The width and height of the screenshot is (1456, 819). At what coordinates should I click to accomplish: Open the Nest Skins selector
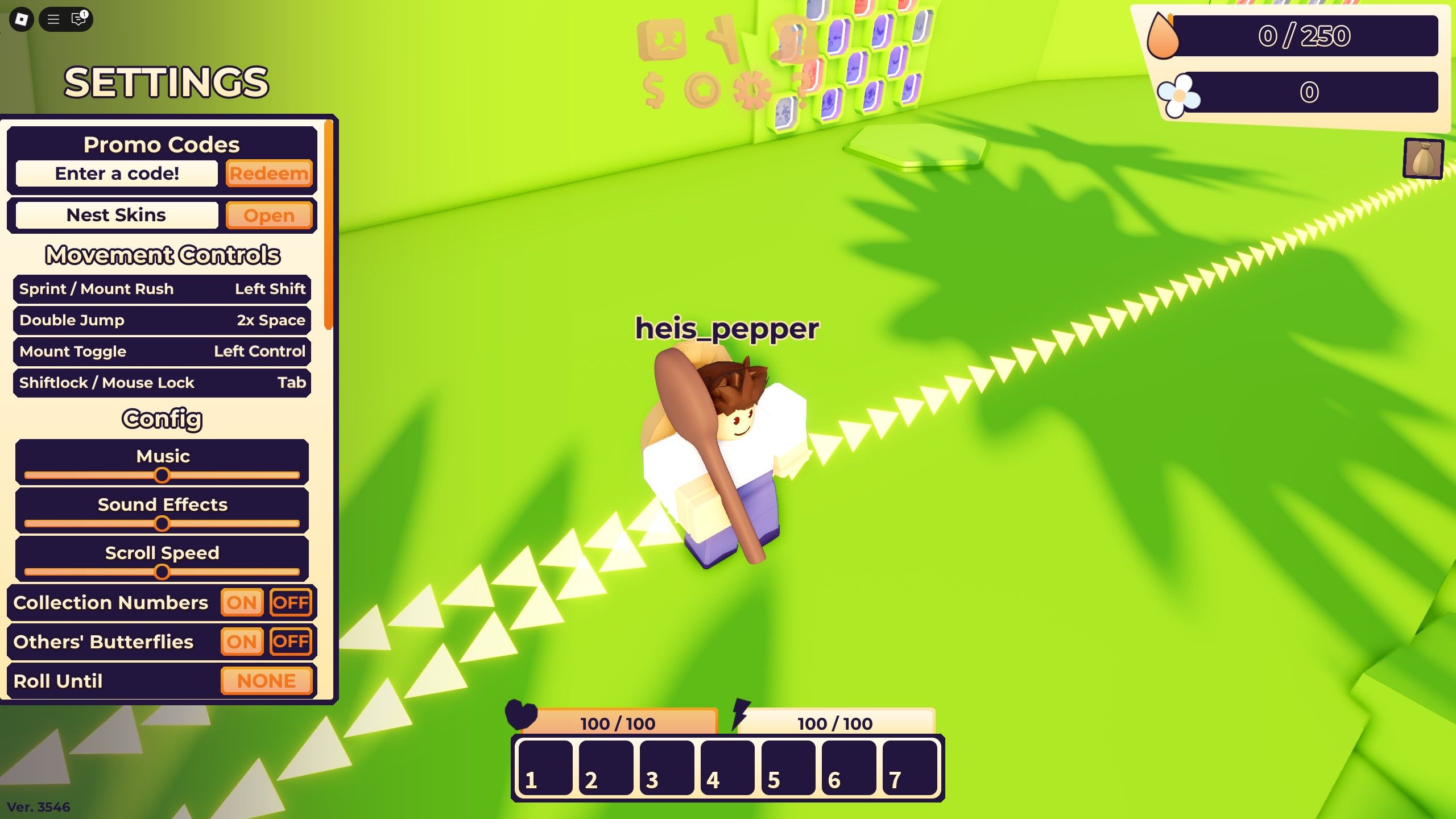(x=270, y=215)
